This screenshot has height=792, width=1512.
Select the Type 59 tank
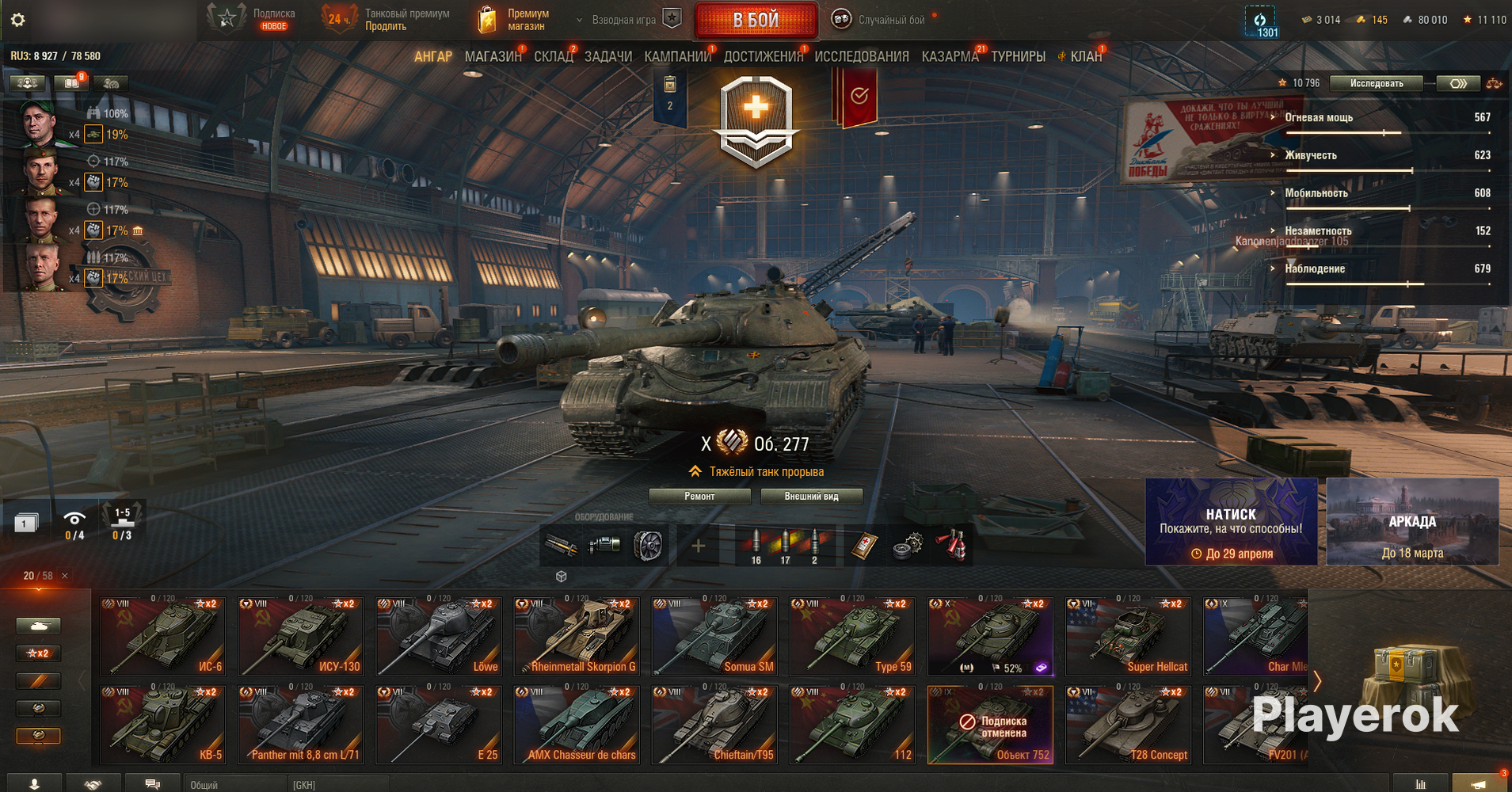click(x=852, y=636)
